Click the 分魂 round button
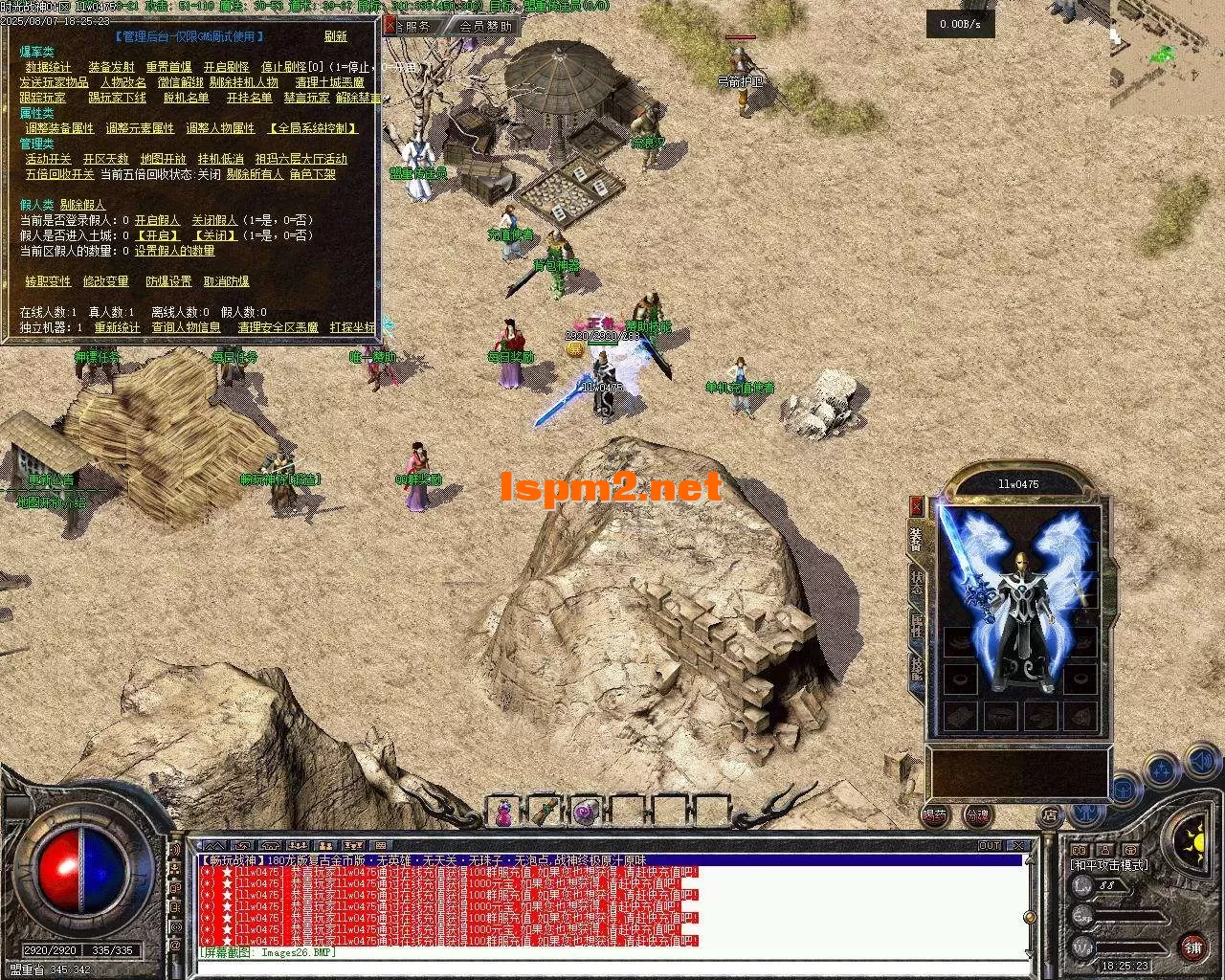 [x=976, y=815]
